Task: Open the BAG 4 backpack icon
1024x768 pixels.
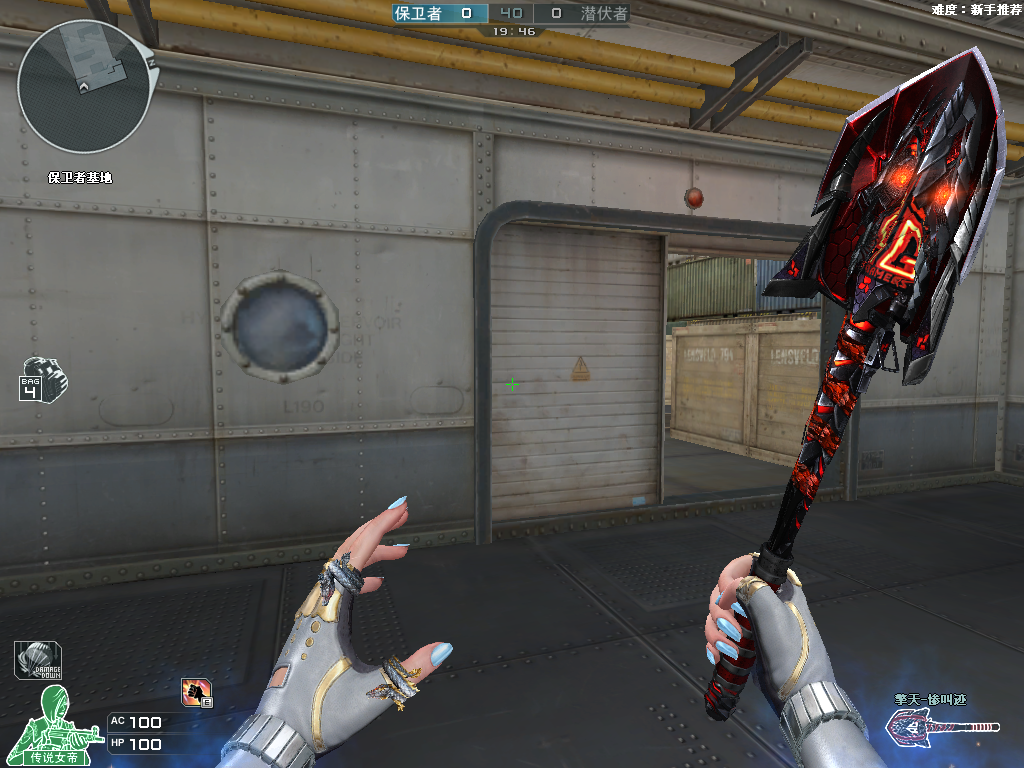Action: (42, 378)
